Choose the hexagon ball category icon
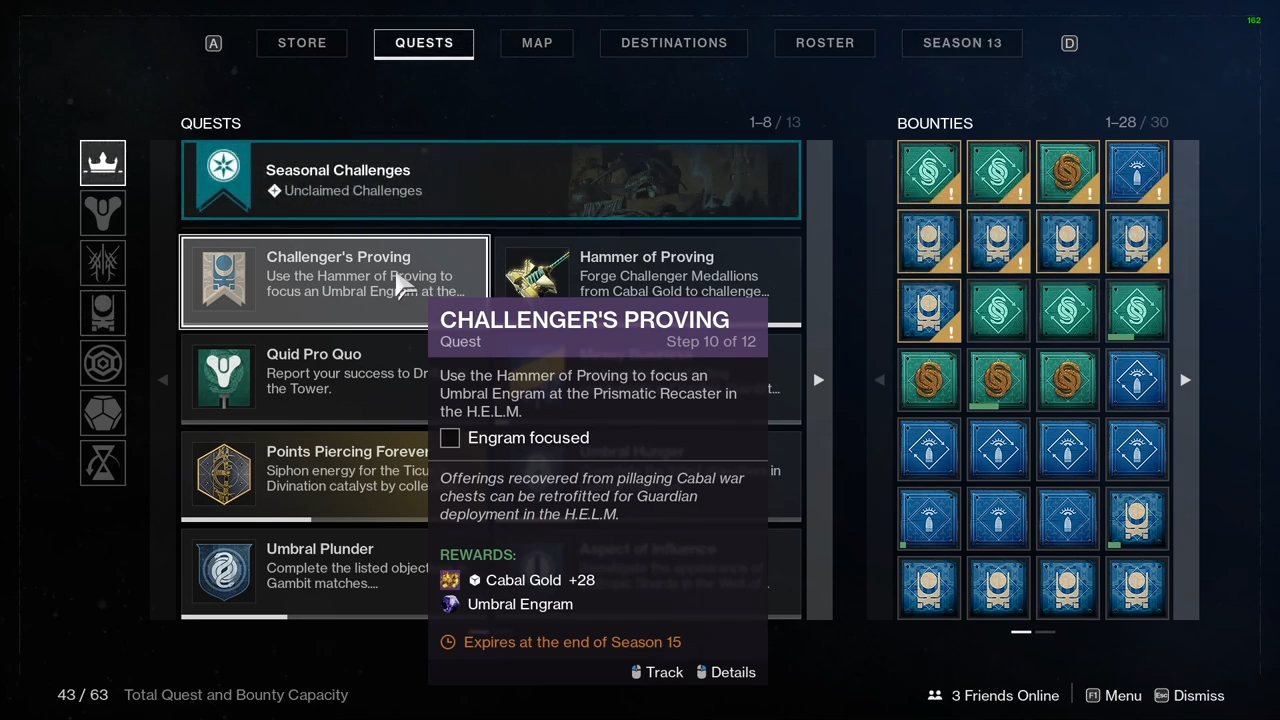Viewport: 1280px width, 720px height. (103, 413)
